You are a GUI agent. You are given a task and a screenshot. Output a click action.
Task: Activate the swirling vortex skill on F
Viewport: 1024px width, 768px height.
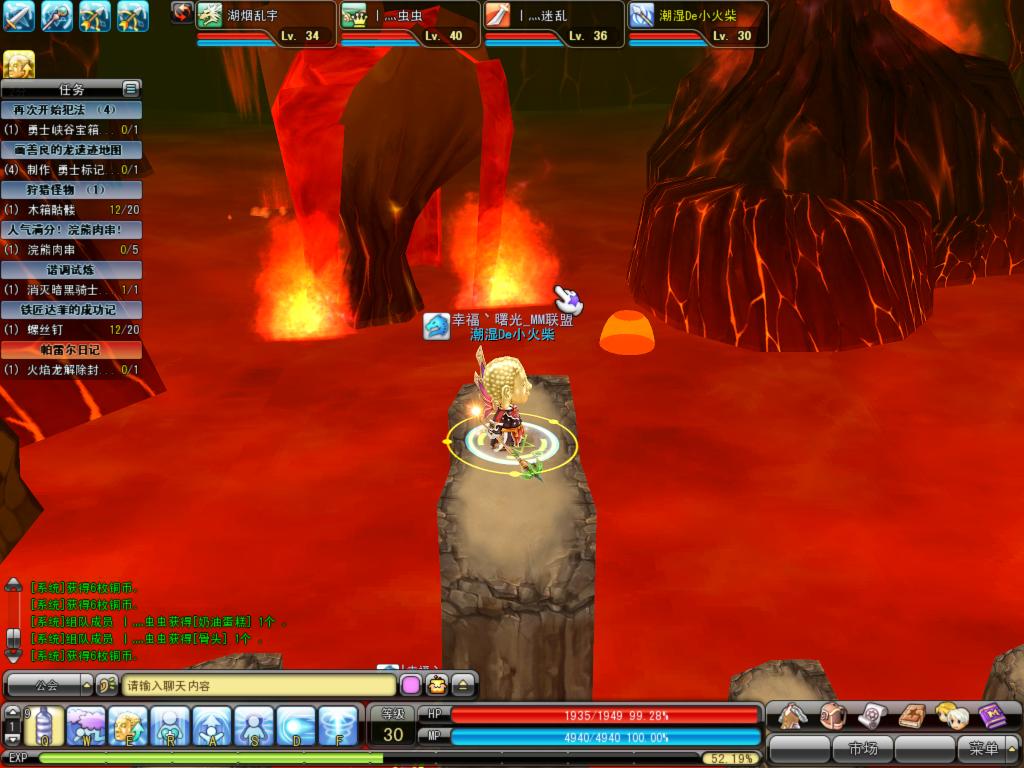[338, 725]
